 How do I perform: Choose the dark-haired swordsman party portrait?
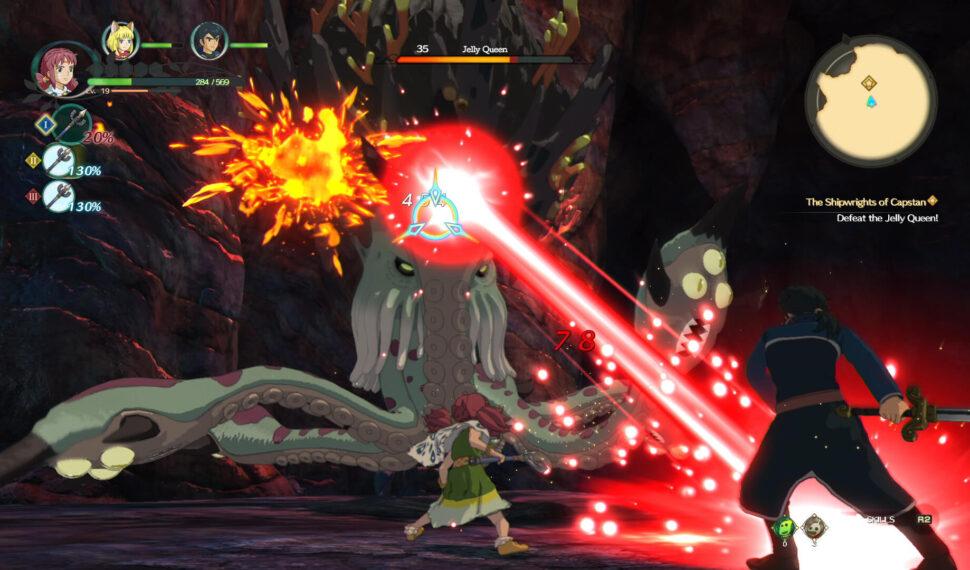209,41
